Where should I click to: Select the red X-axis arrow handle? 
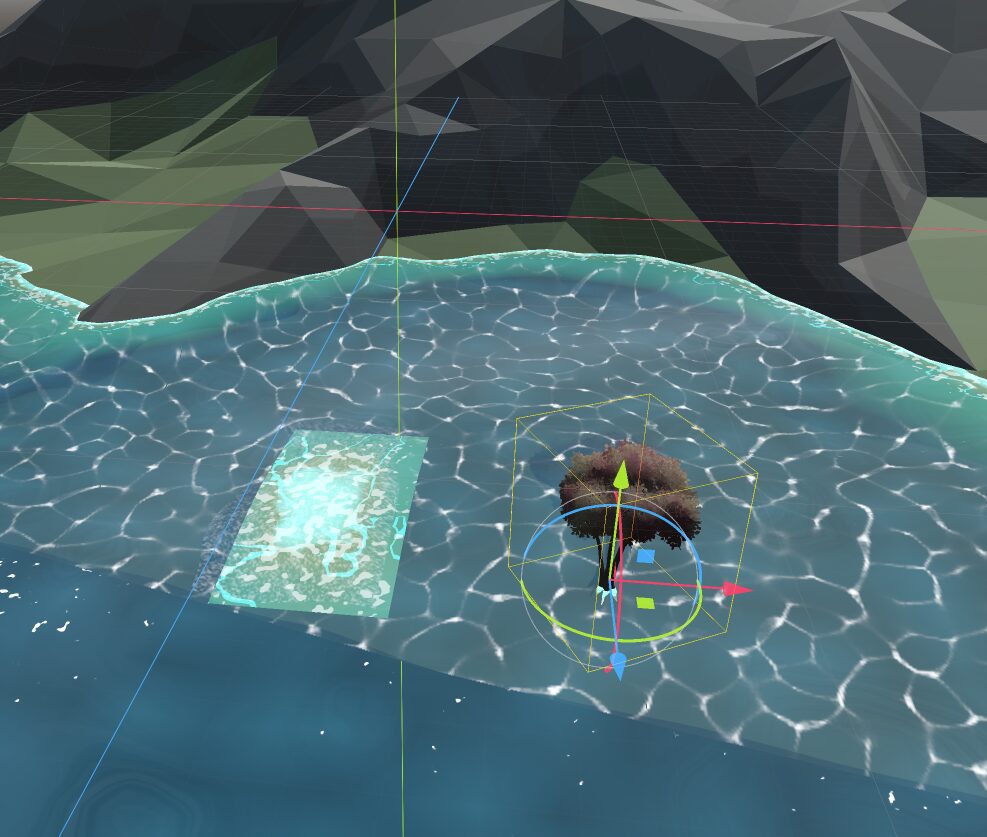738,590
